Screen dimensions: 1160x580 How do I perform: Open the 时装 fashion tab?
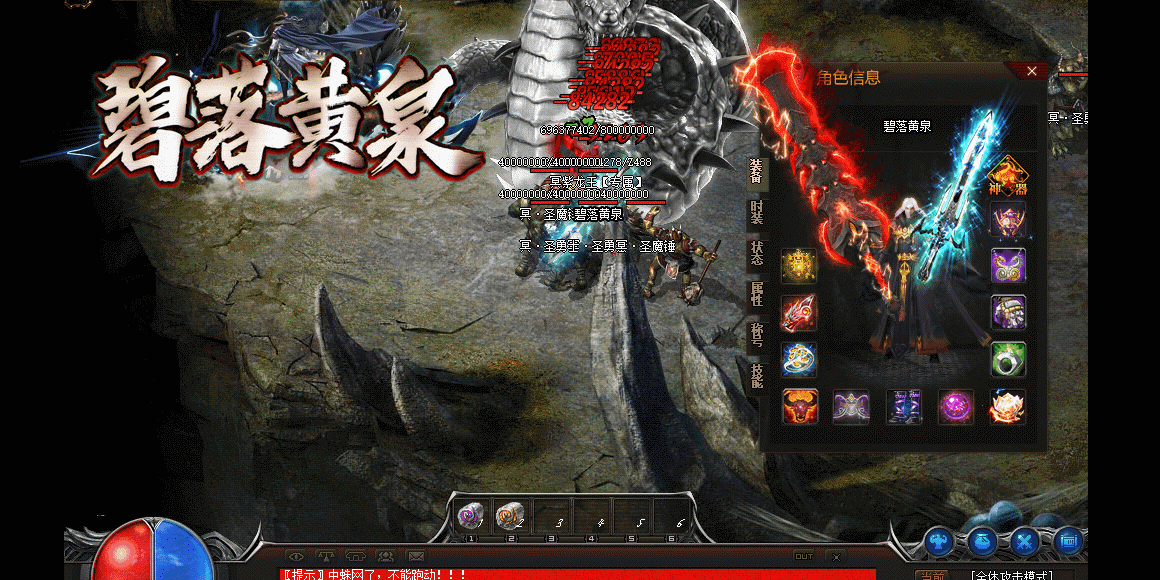coord(757,213)
